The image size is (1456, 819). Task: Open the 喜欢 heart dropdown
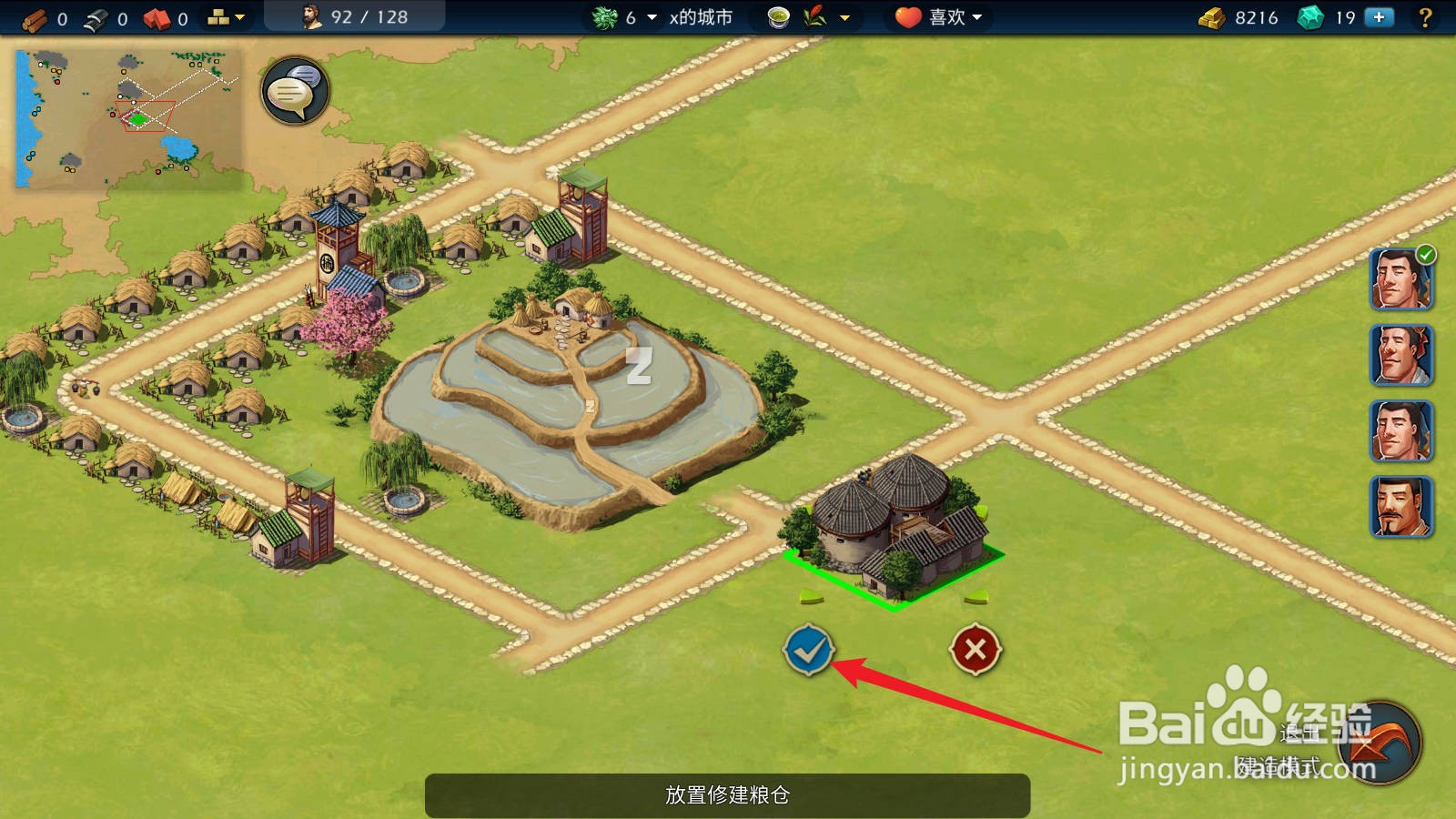tap(937, 16)
